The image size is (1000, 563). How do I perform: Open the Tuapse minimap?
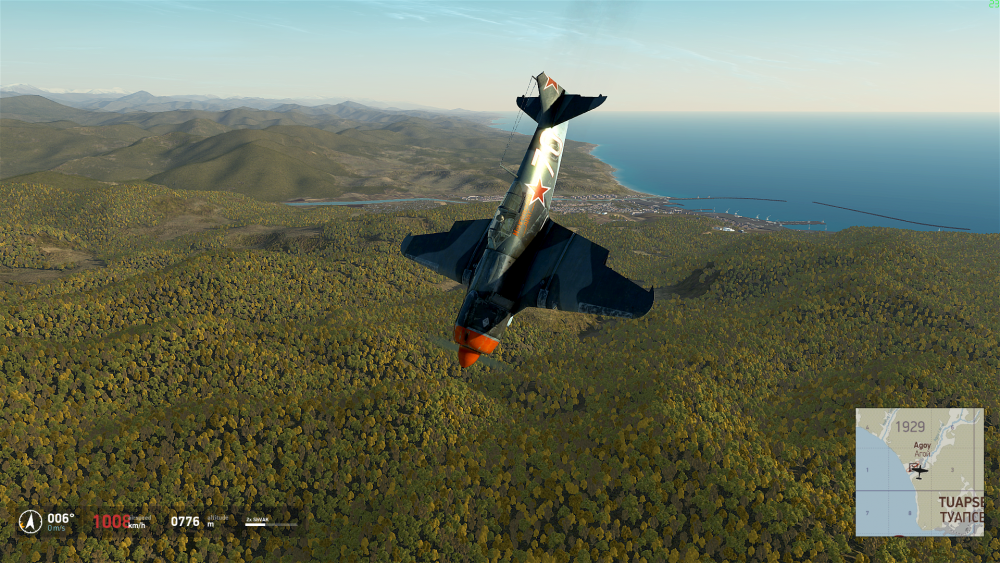click(x=919, y=472)
